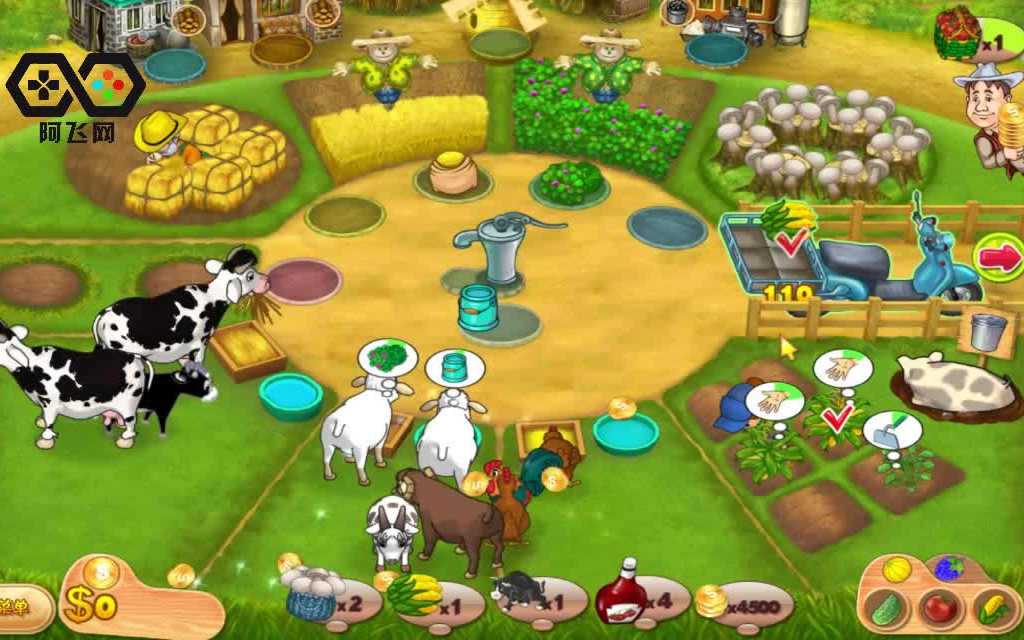Select the corn cobs inventory item
Image resolution: width=1024 pixels, height=640 pixels.
(x=414, y=595)
